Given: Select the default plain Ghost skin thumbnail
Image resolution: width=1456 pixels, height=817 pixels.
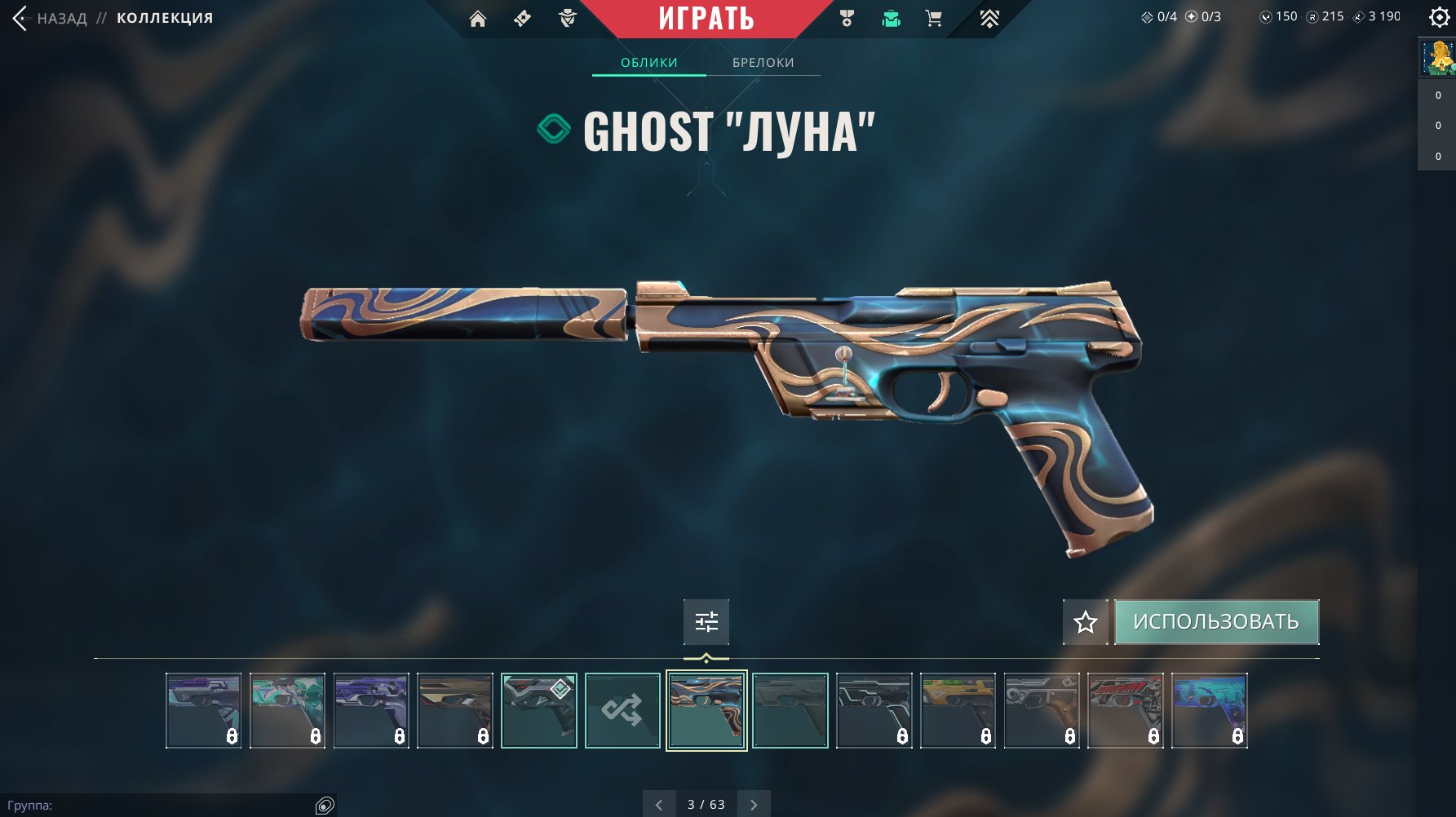Looking at the screenshot, I should tap(790, 710).
